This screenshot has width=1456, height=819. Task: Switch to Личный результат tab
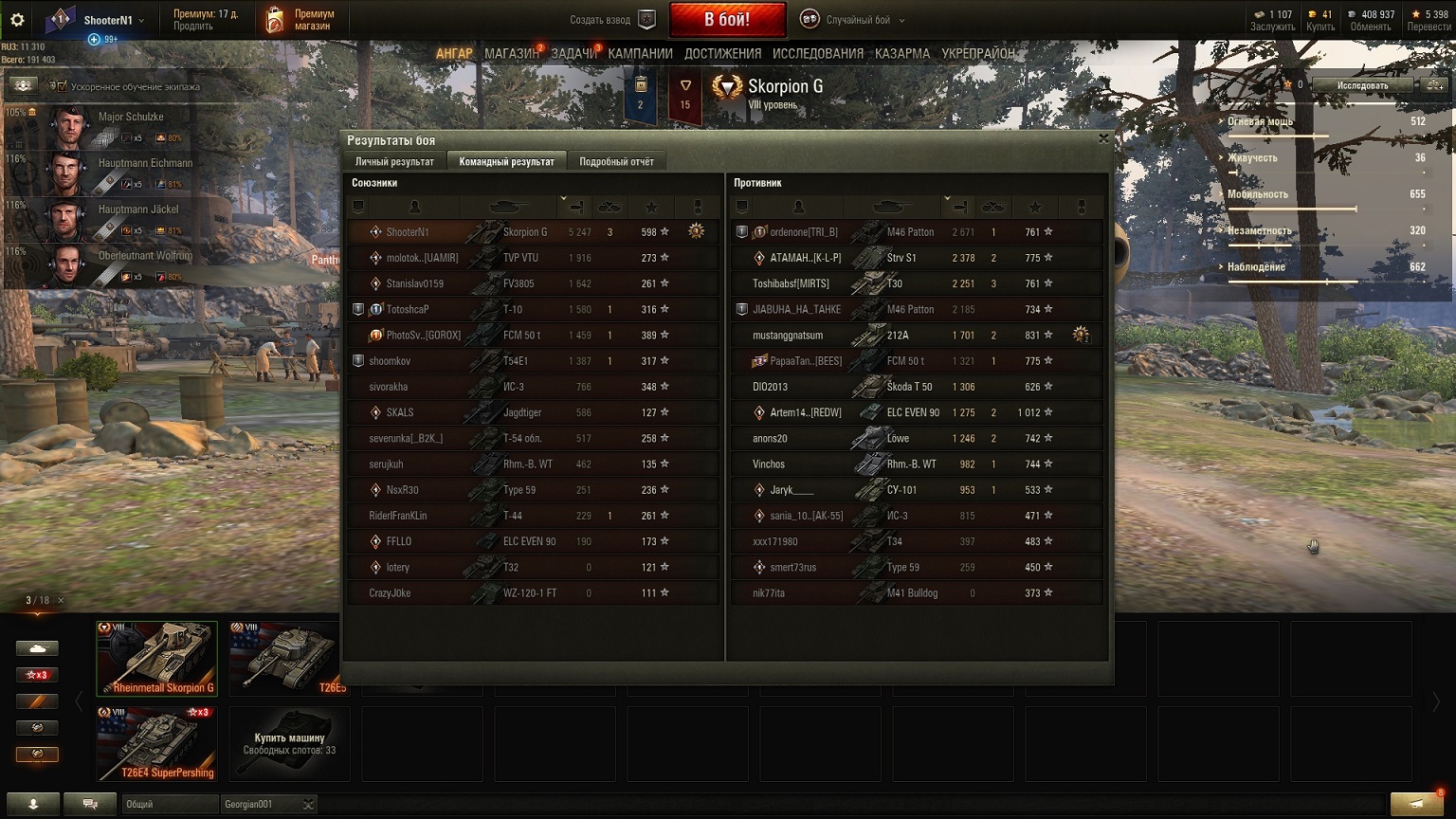[394, 161]
